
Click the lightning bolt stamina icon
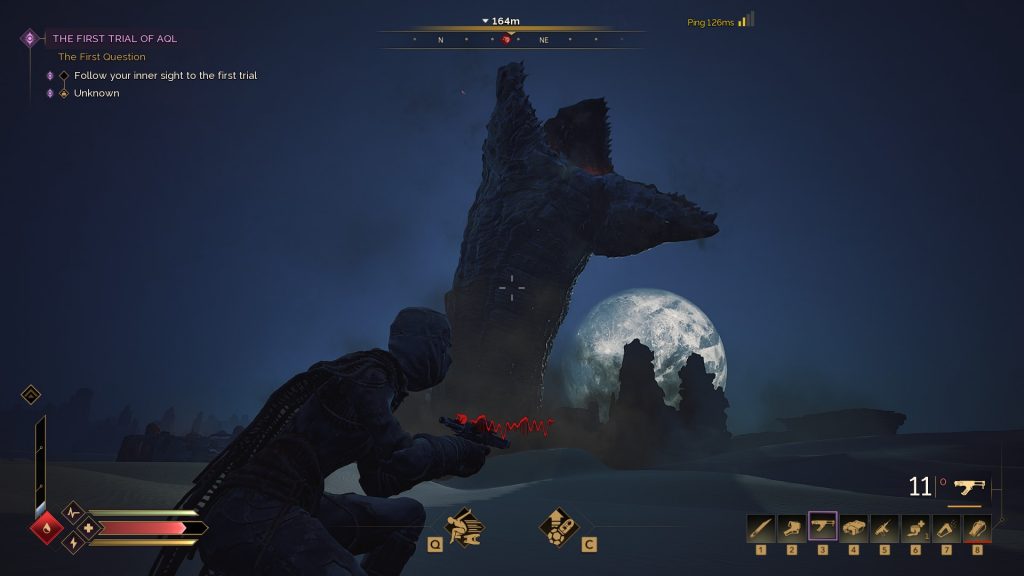(72, 542)
